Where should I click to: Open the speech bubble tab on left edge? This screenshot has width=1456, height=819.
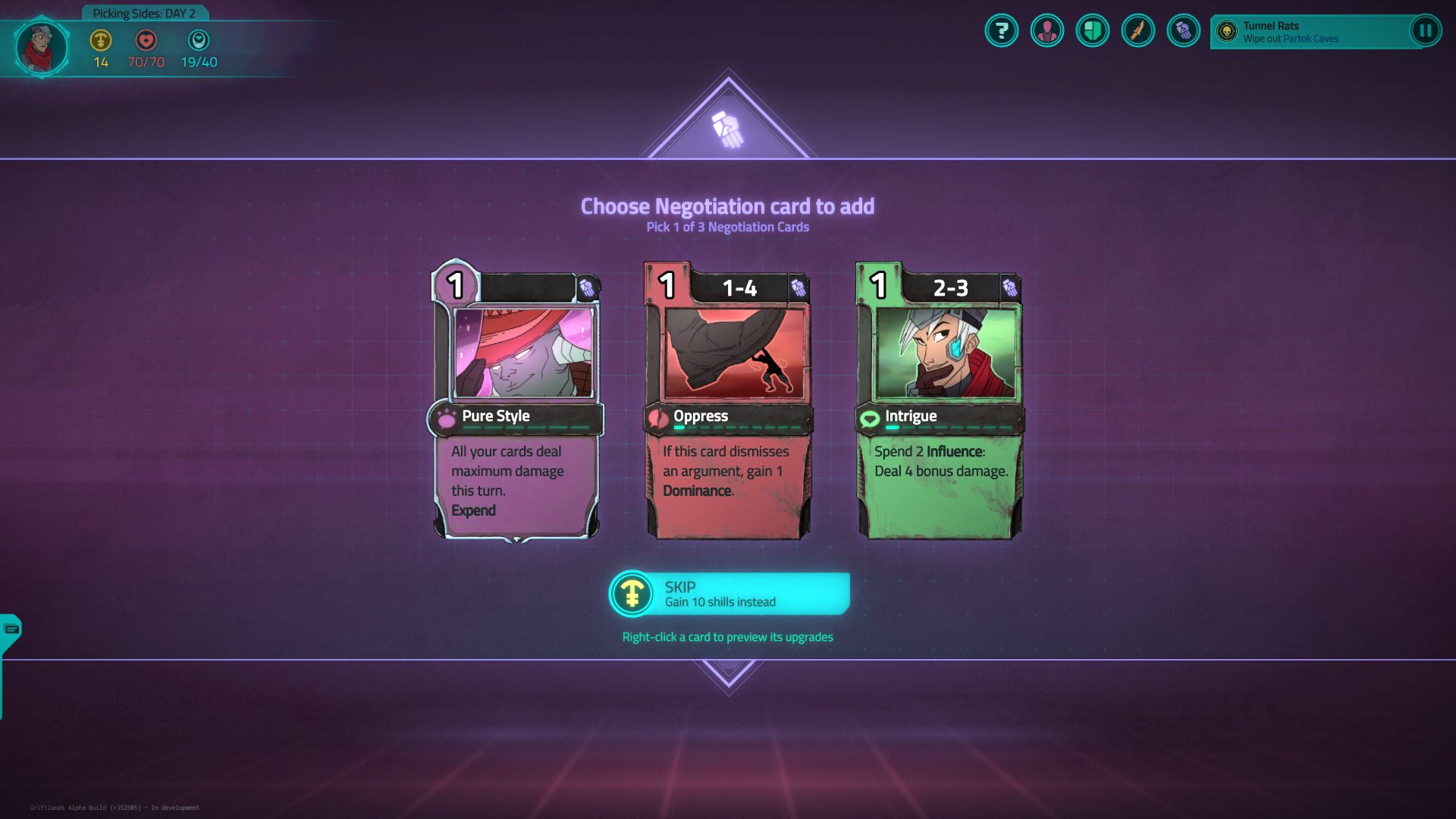(9, 628)
